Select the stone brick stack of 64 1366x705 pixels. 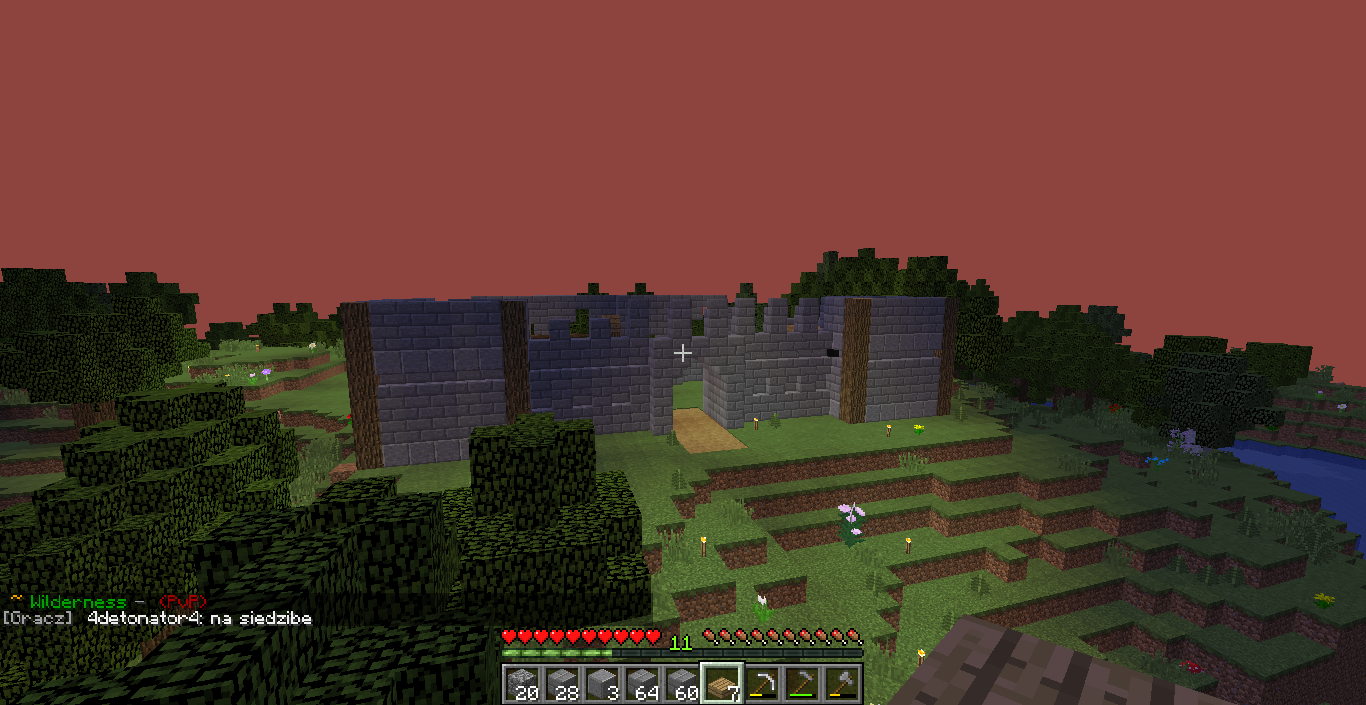(x=642, y=684)
